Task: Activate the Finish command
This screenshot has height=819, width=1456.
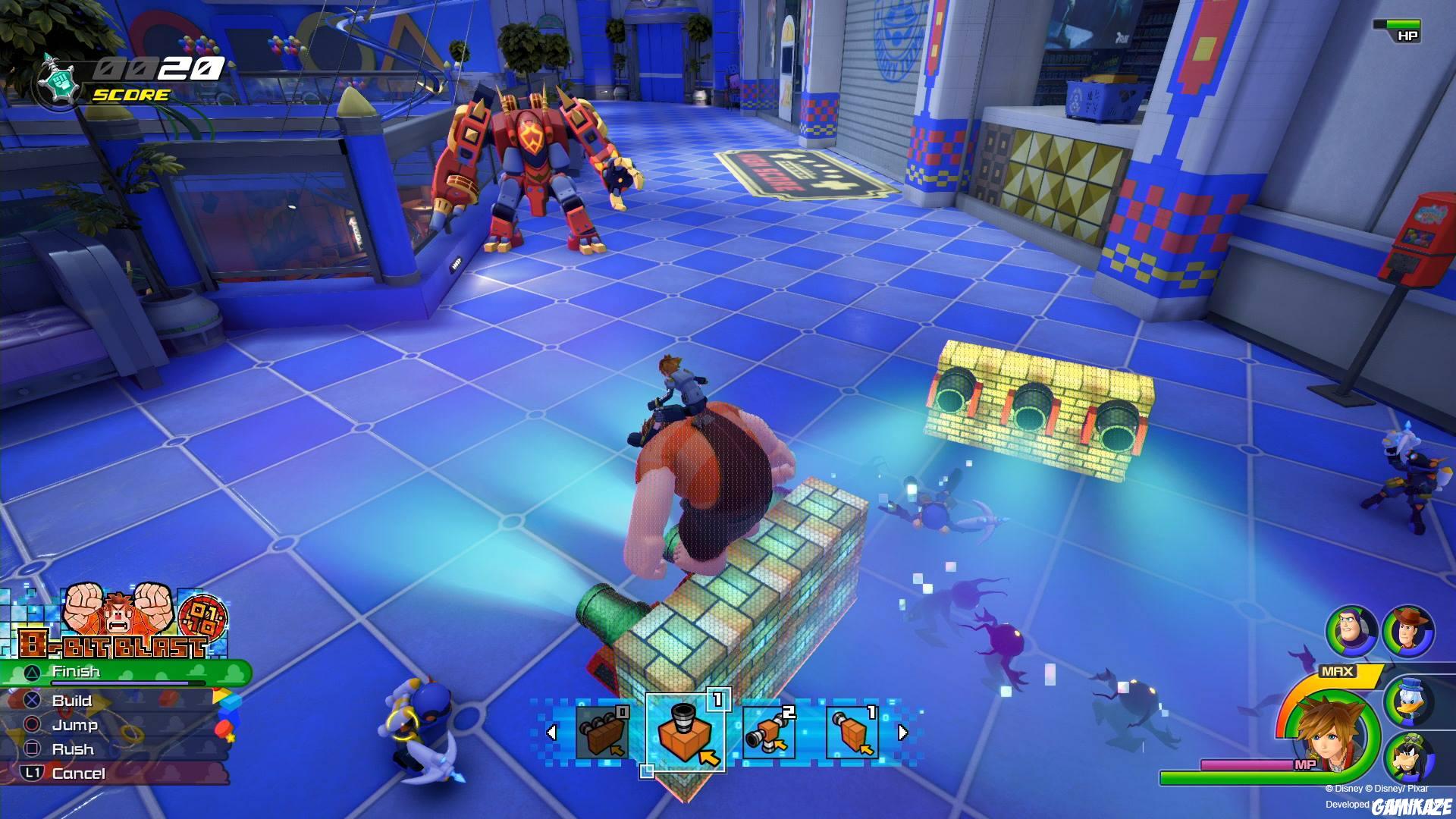Action: click(x=76, y=672)
